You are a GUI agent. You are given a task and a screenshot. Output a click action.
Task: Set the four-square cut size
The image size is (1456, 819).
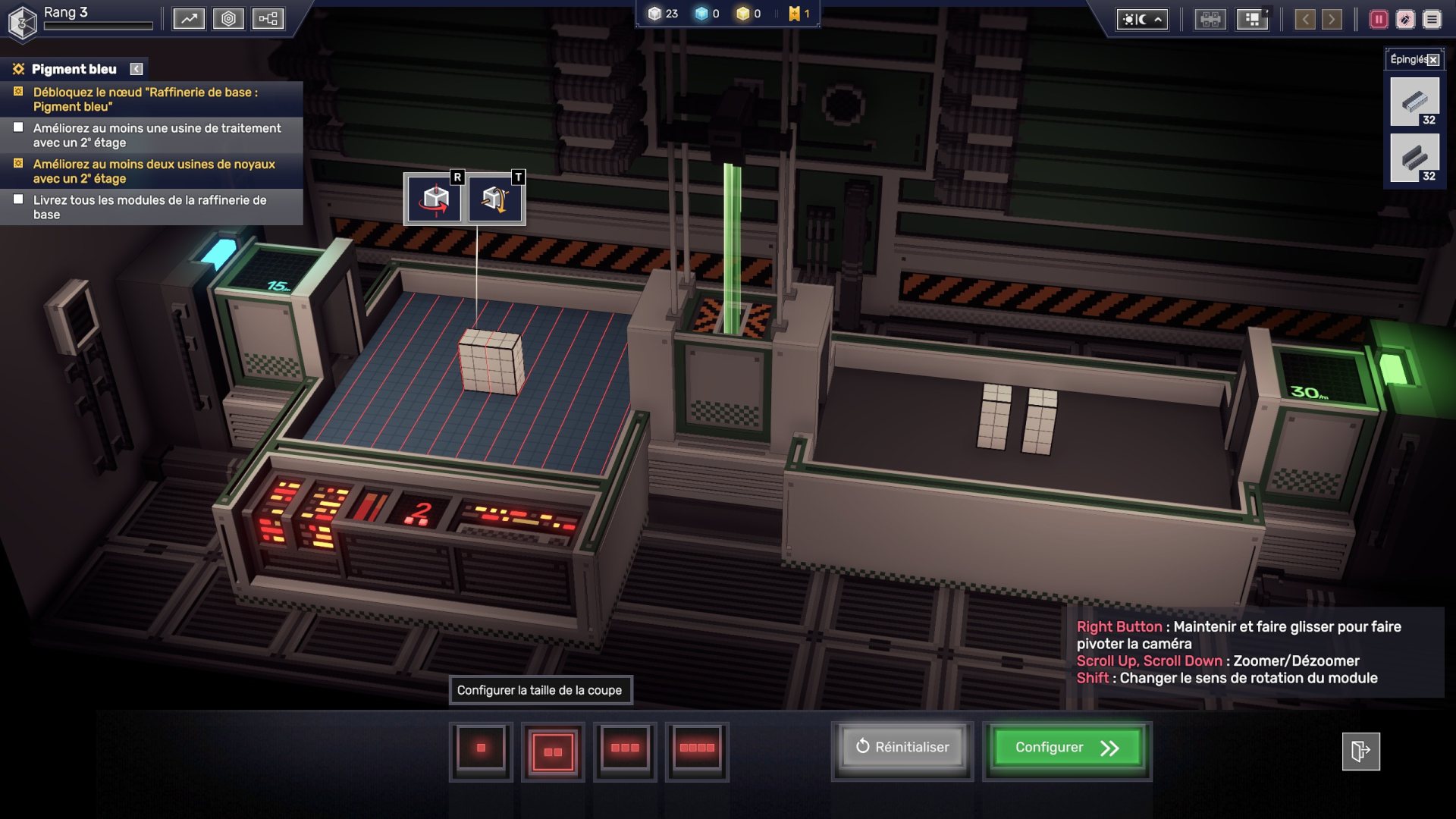click(697, 749)
